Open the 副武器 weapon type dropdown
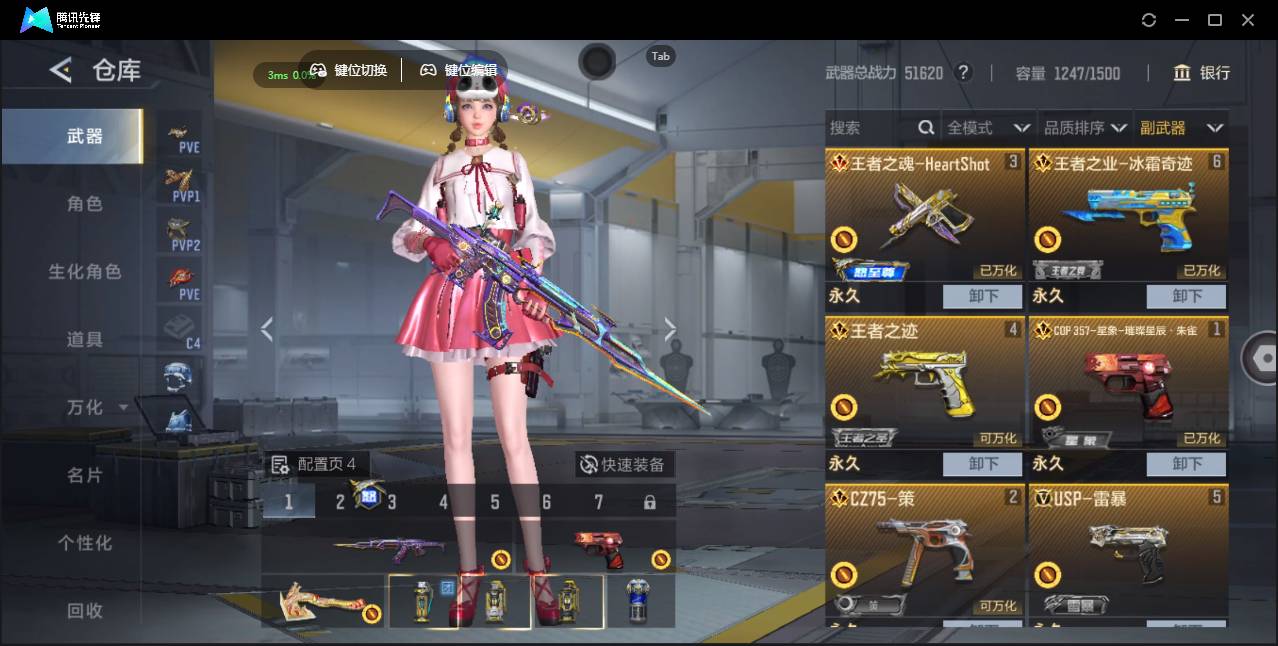 (x=1181, y=128)
